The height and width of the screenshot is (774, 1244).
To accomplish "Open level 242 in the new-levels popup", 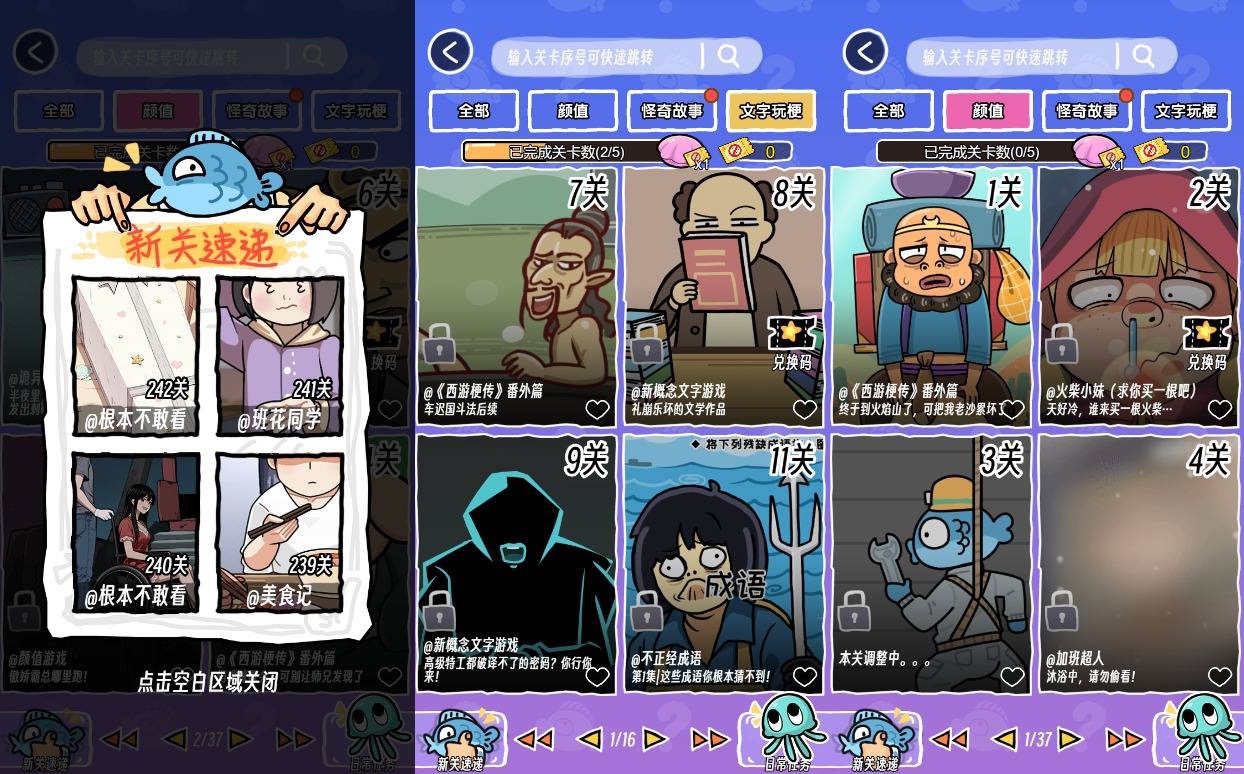I will point(136,354).
